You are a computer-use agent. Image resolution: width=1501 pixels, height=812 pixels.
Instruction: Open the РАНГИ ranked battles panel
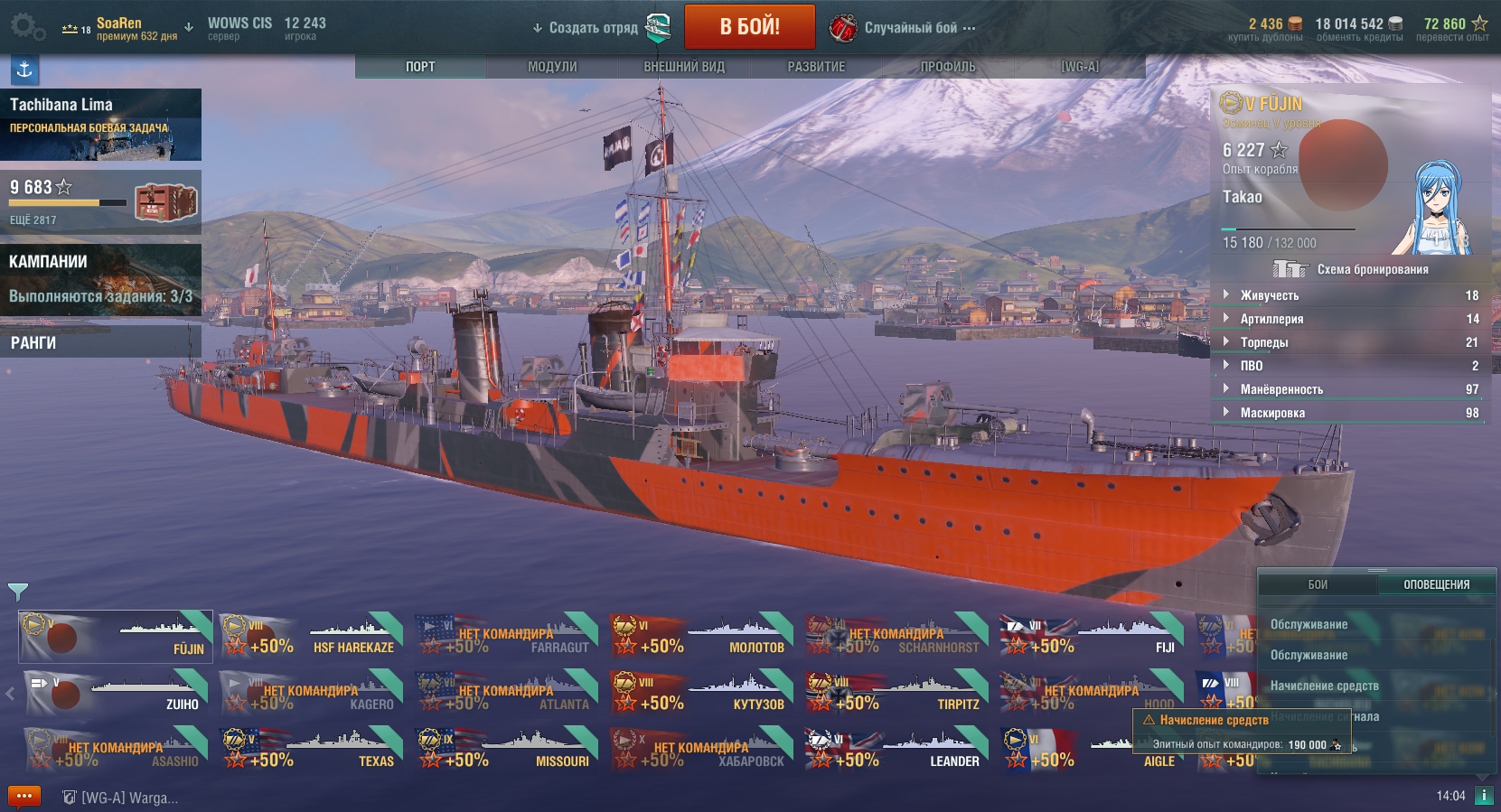click(x=100, y=343)
